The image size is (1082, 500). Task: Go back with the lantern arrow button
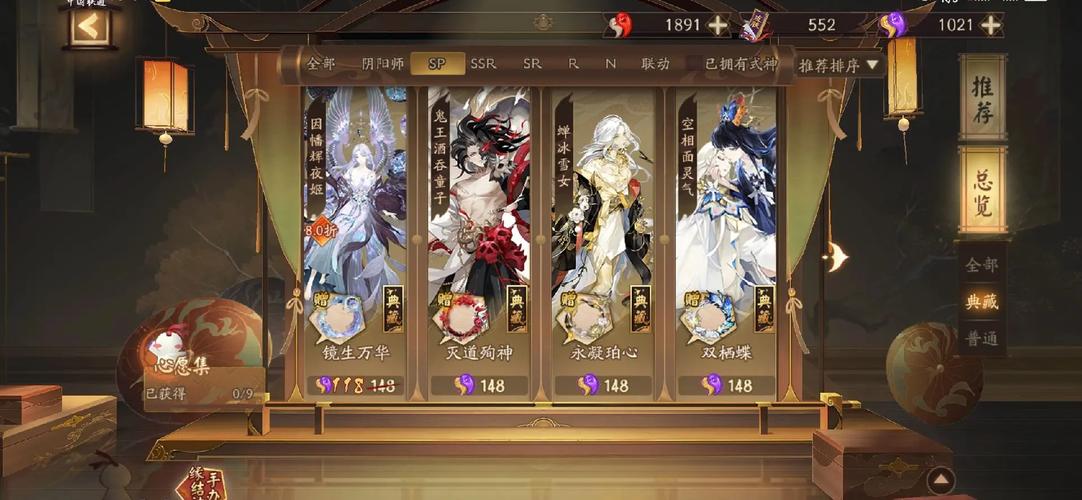[x=89, y=27]
